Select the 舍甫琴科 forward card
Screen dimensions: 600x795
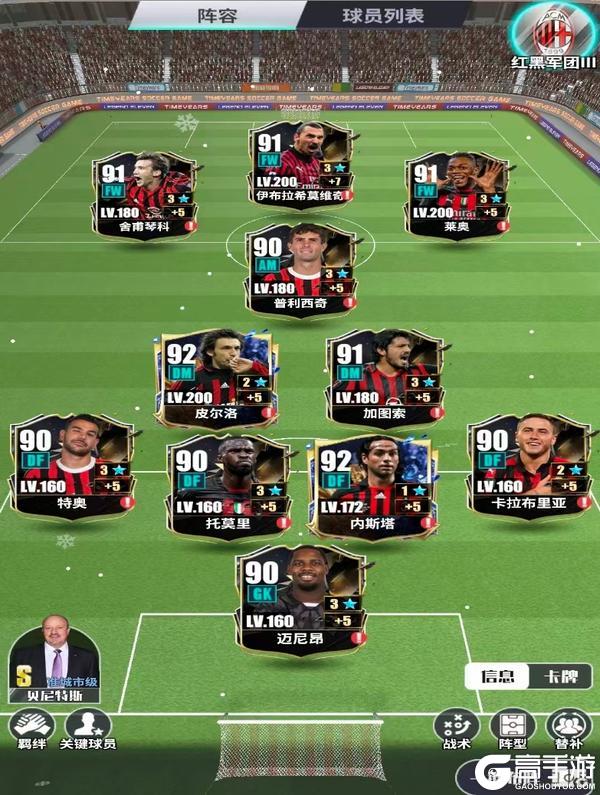click(x=144, y=193)
